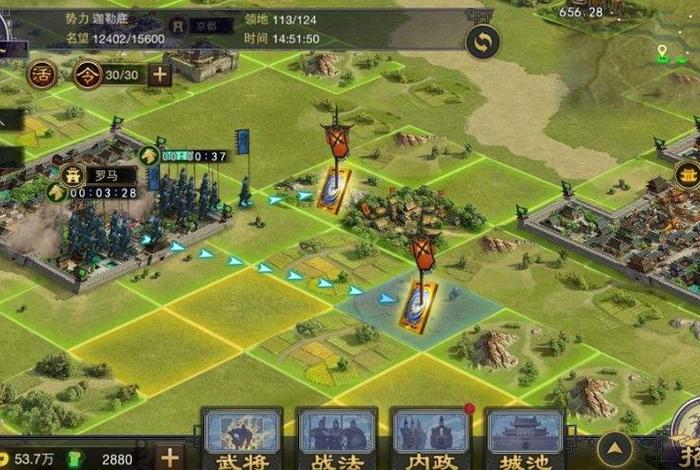Viewport: 700px width, 470px height.
Task: Open the 战法 tactics menu
Action: pos(337,438)
